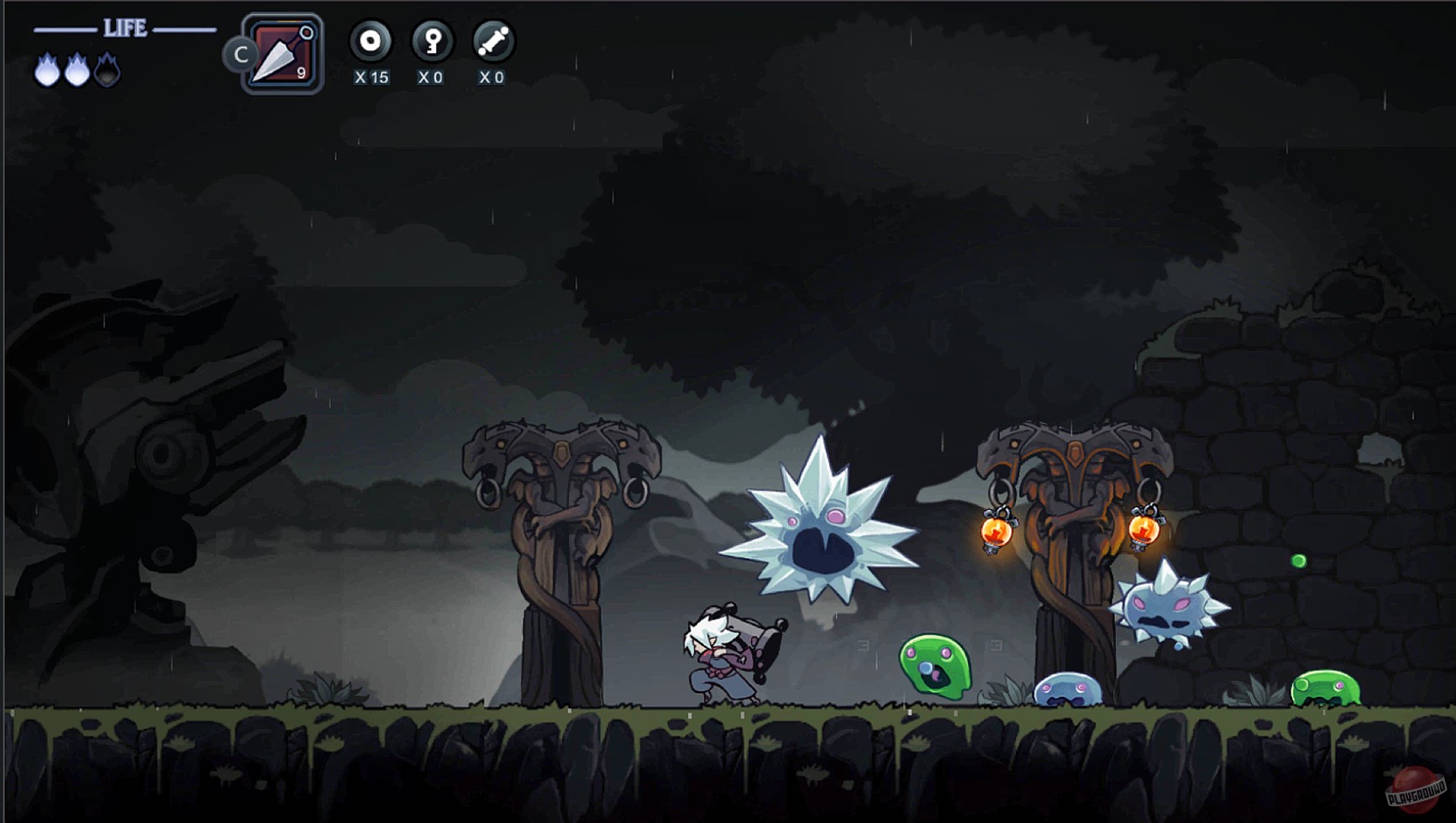Click the 'C' key binding badge on weapon slot

242,53
